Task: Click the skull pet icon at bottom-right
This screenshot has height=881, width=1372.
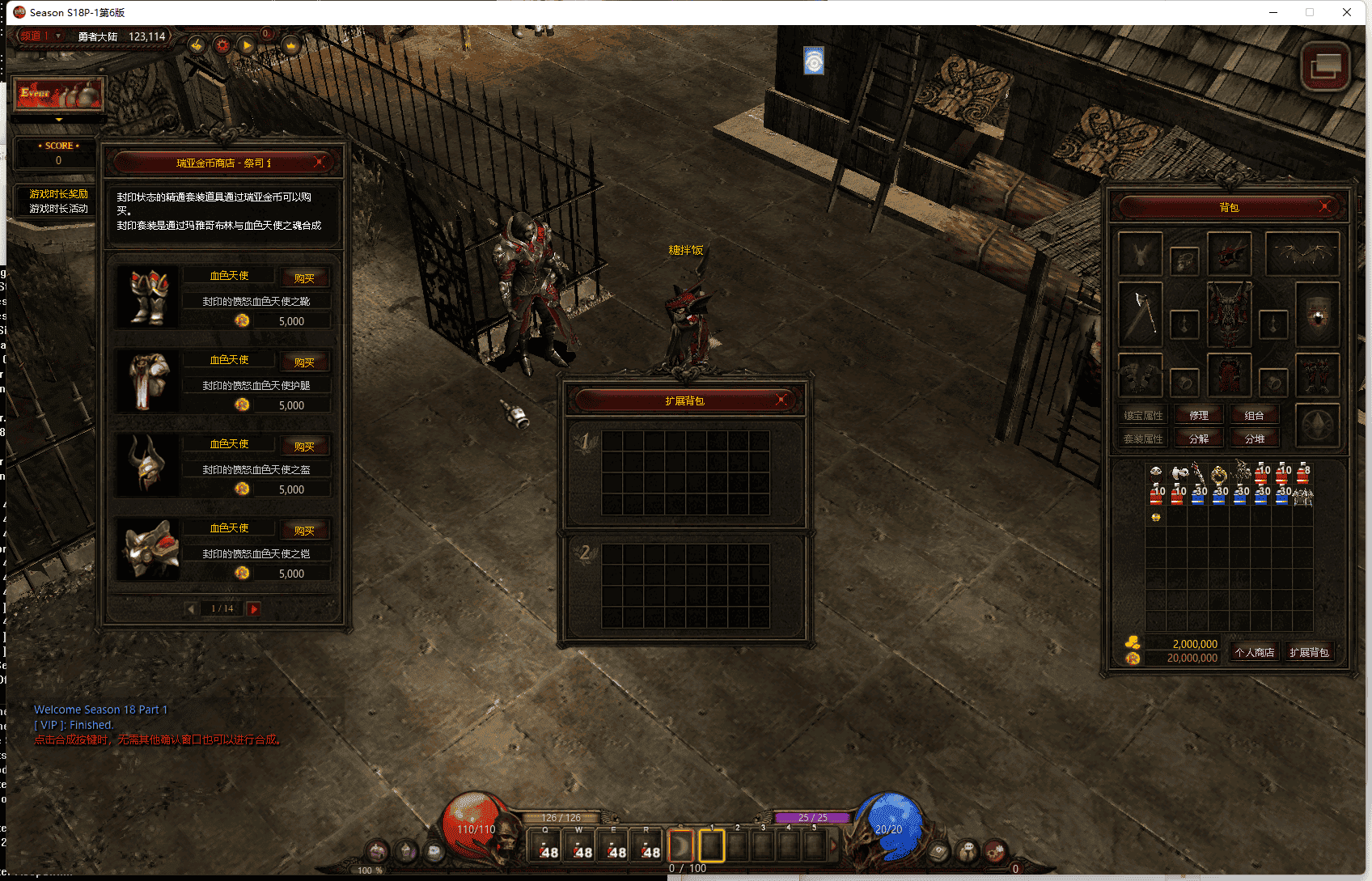Action: coord(968,852)
